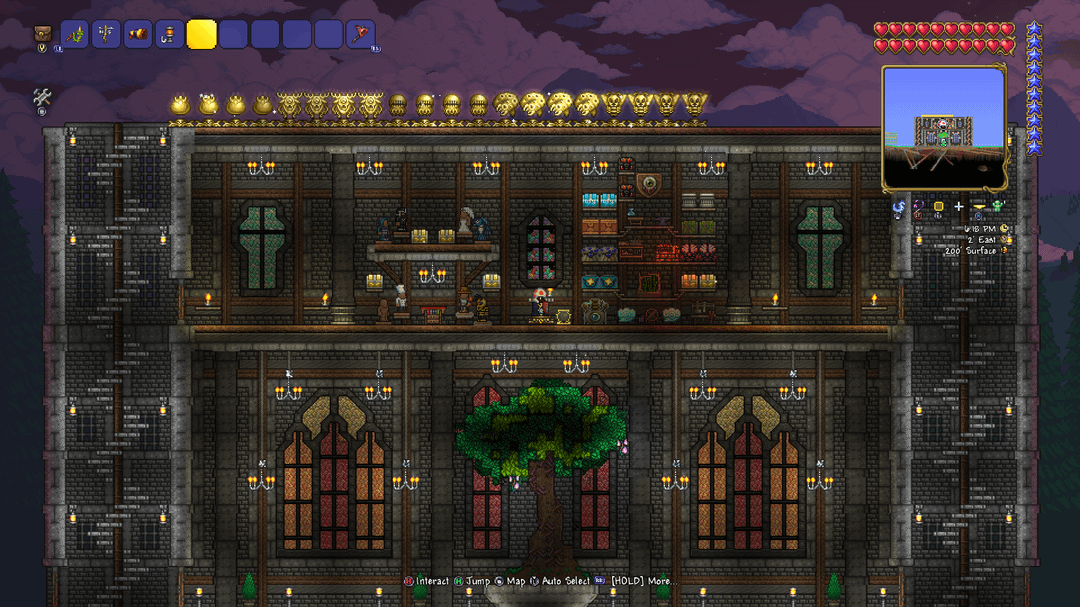Select the lantern with hook hotbar slot
Viewport: 1080px width, 607px height.
click(x=169, y=35)
